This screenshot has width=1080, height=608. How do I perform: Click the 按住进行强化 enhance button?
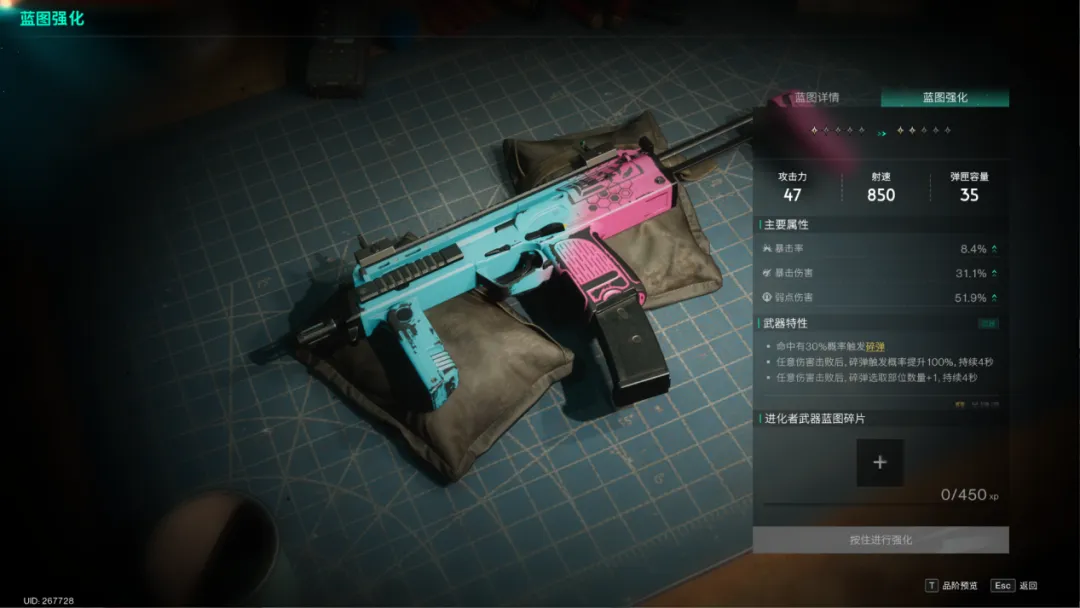tap(881, 540)
